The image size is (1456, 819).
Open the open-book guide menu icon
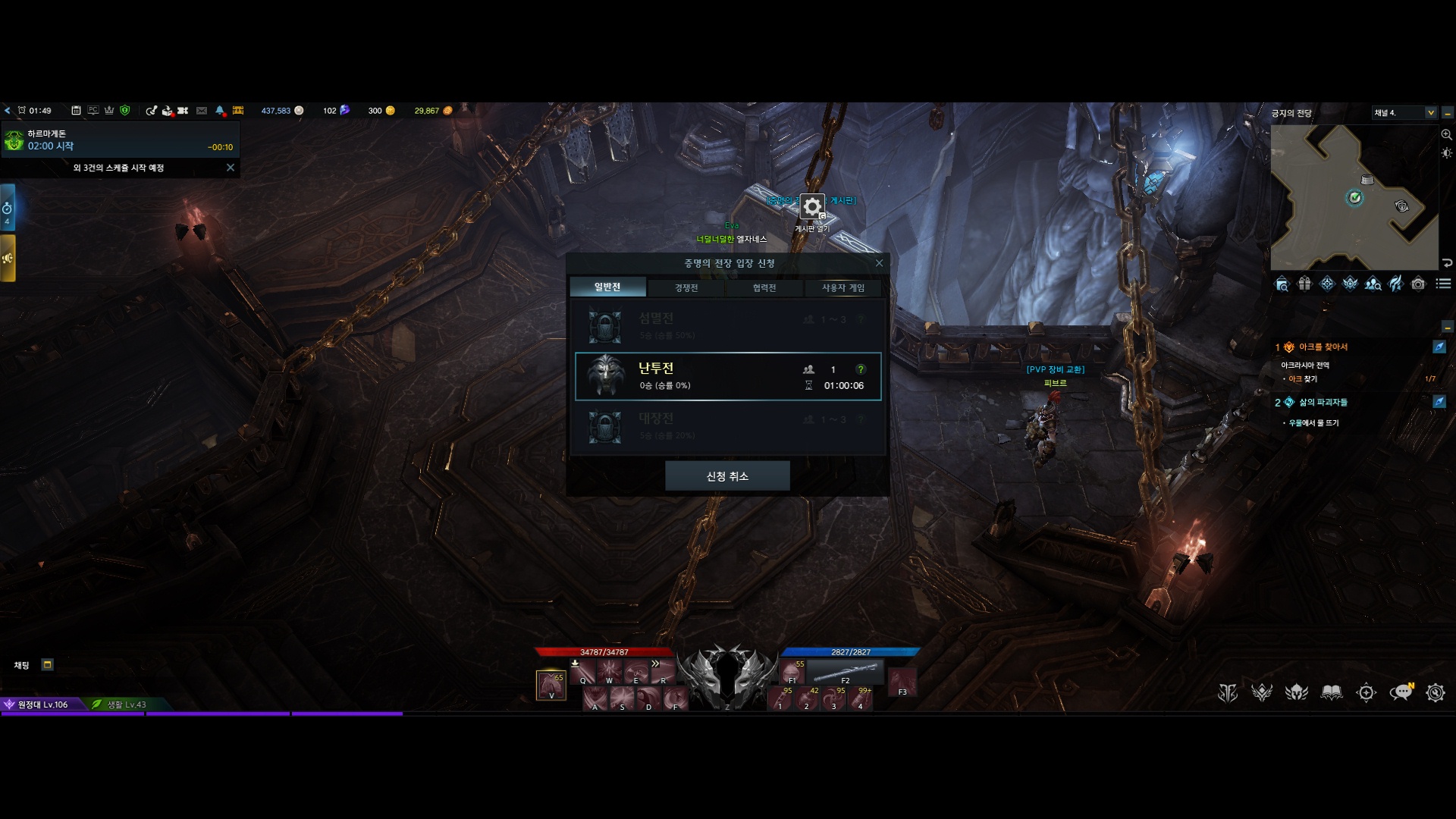[x=1332, y=692]
